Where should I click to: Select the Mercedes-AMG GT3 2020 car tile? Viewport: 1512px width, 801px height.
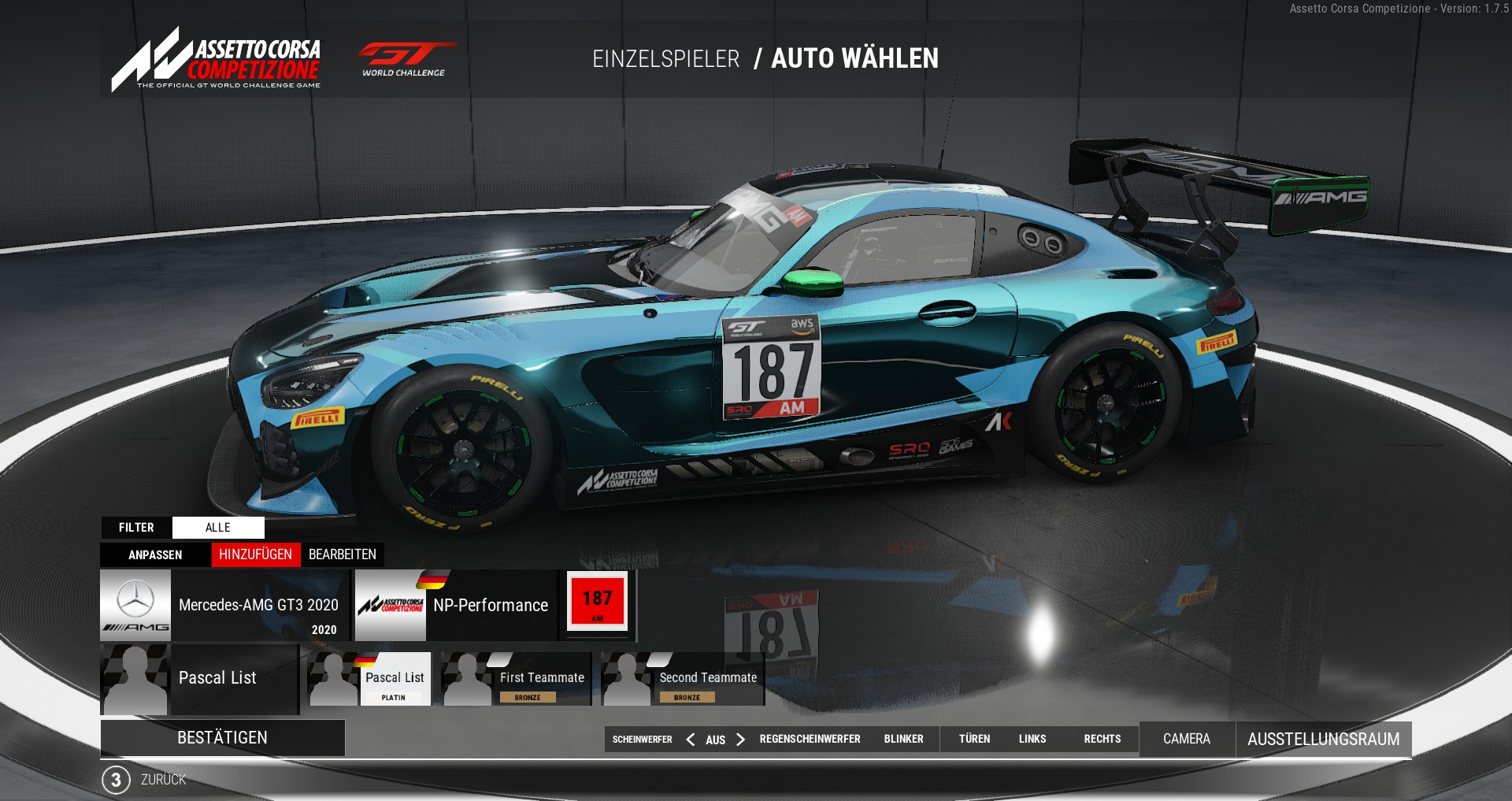[224, 605]
